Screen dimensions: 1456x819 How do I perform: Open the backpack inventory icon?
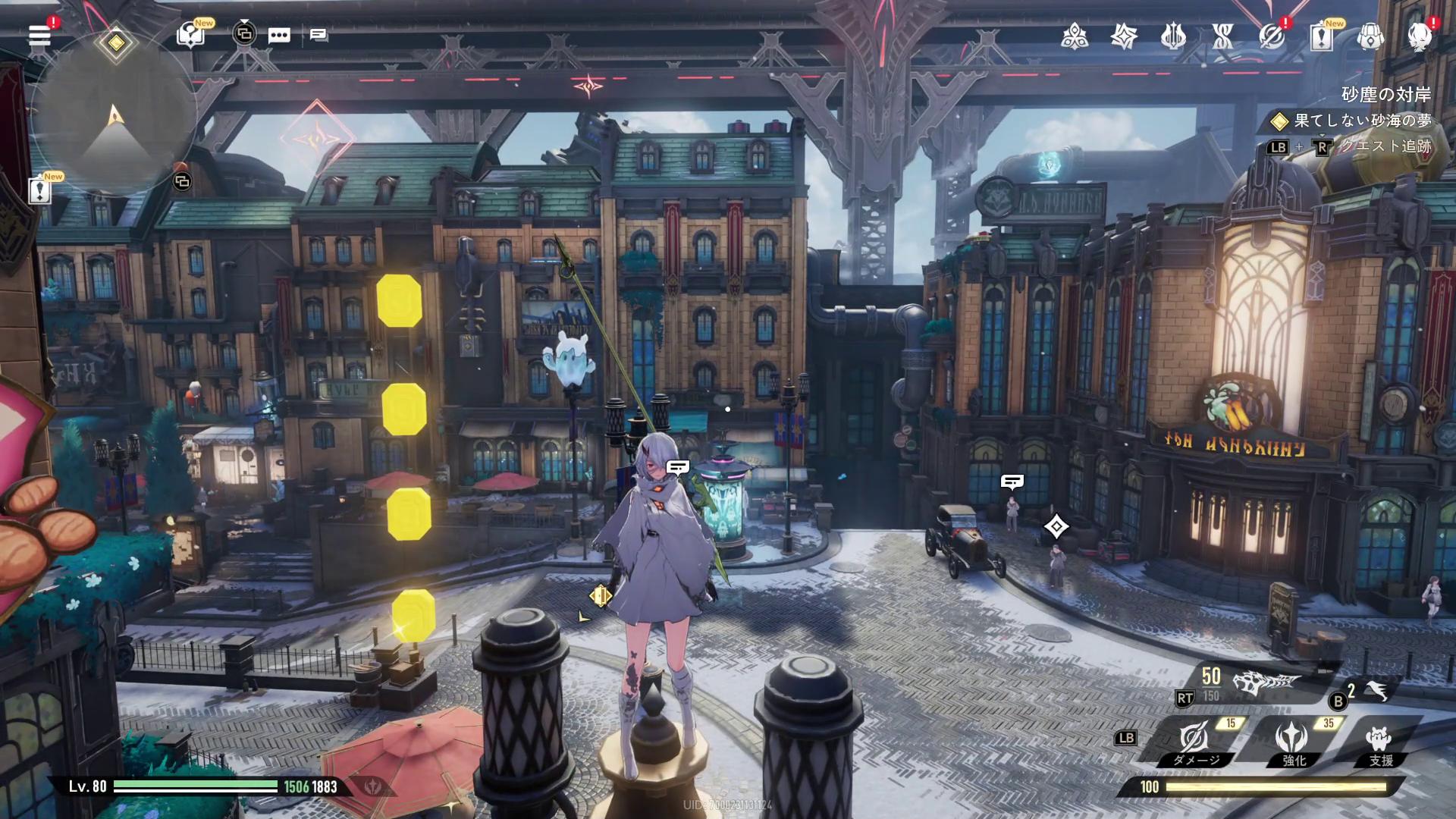[x=1370, y=36]
